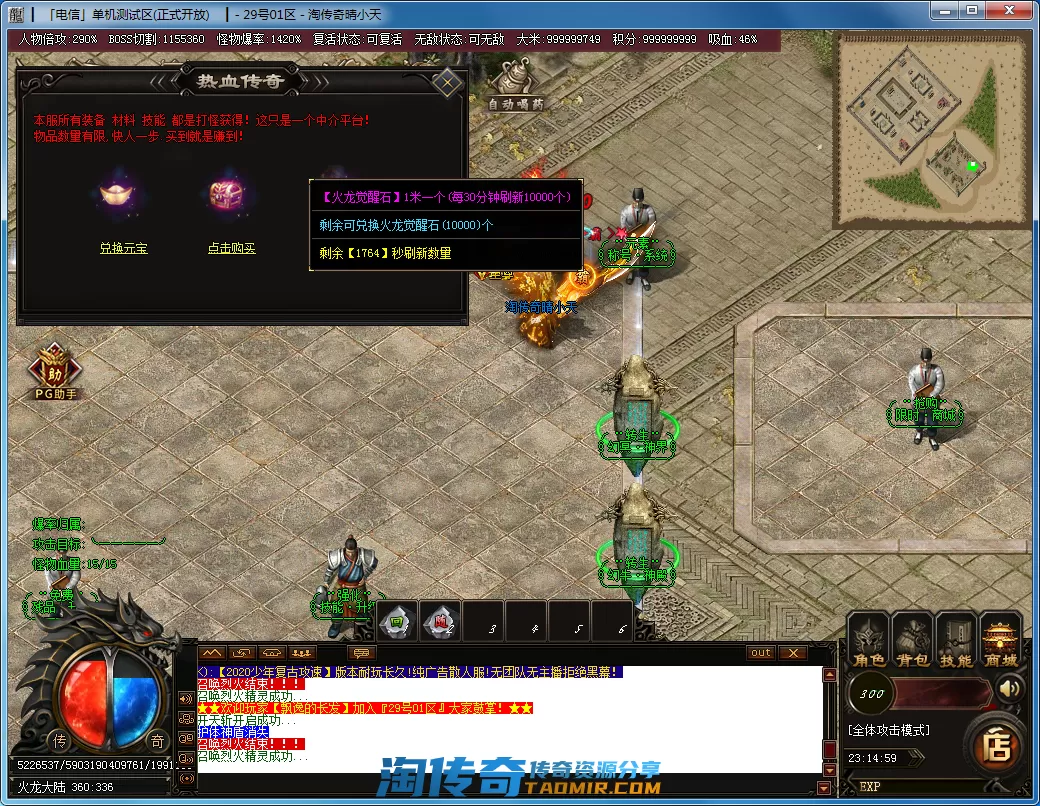Close the 热血传奇 dialog panel
1040x806 pixels.
pyautogui.click(x=447, y=82)
